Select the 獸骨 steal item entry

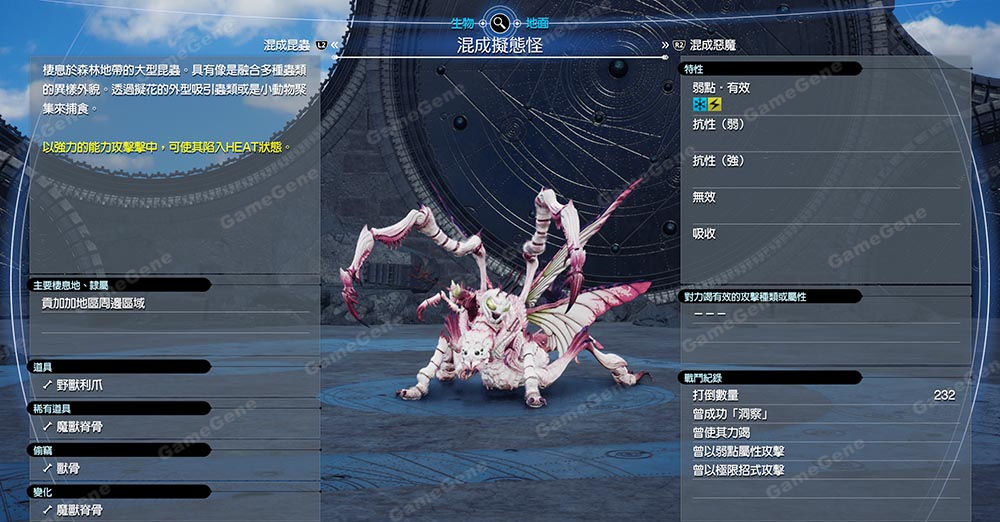pos(68,469)
